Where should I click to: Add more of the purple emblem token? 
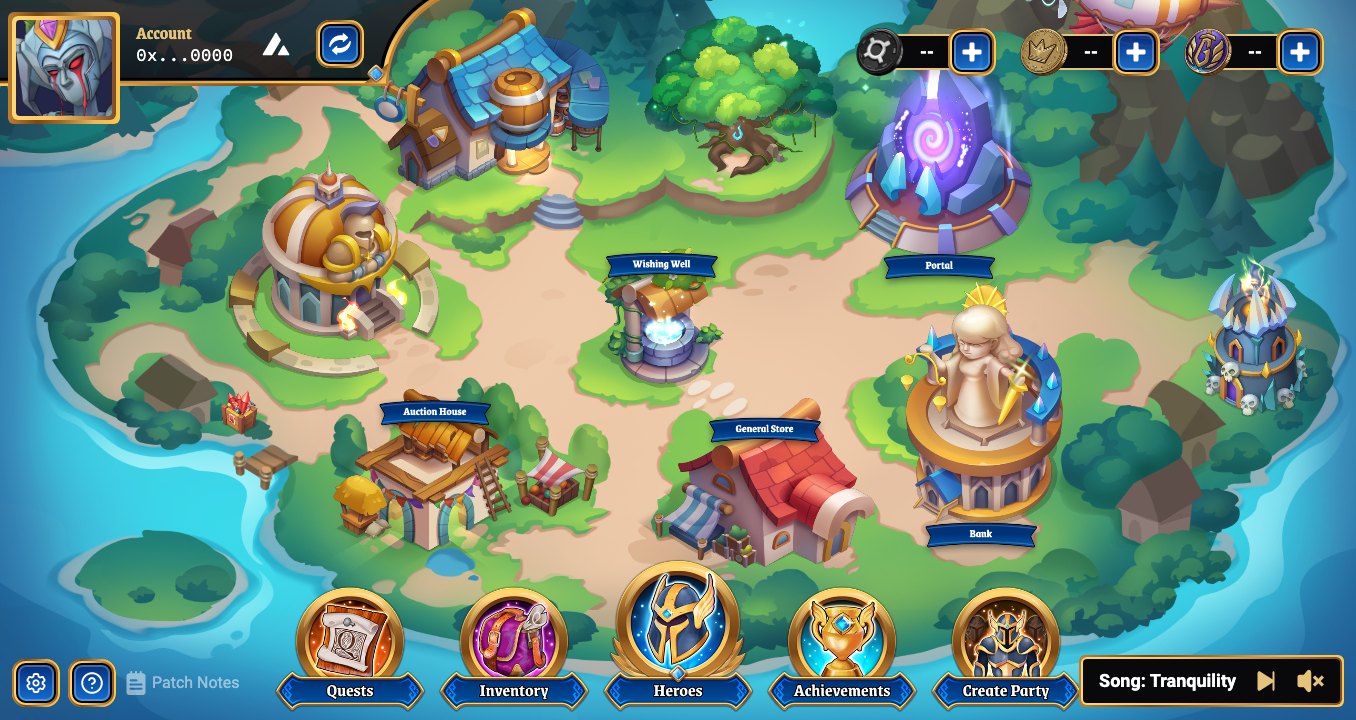point(1300,52)
